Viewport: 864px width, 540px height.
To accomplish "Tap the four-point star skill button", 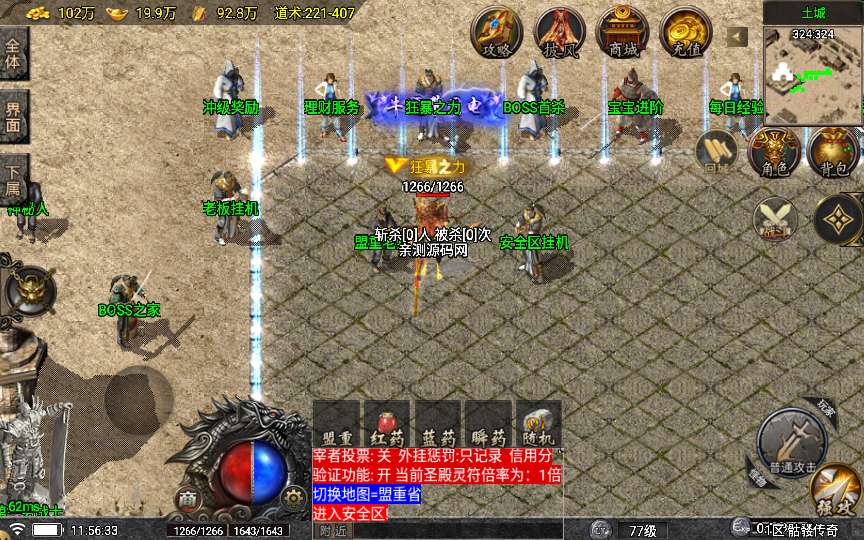I will [838, 218].
